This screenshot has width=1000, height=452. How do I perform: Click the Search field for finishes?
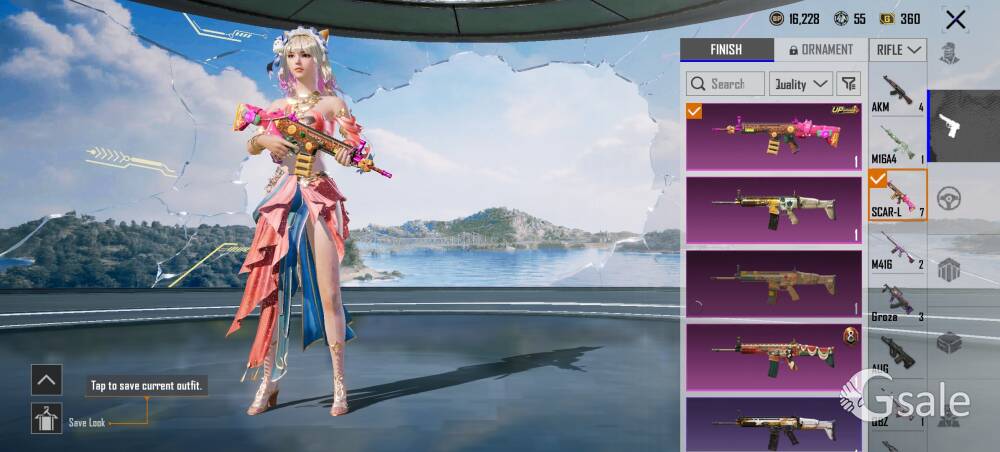[x=726, y=84]
